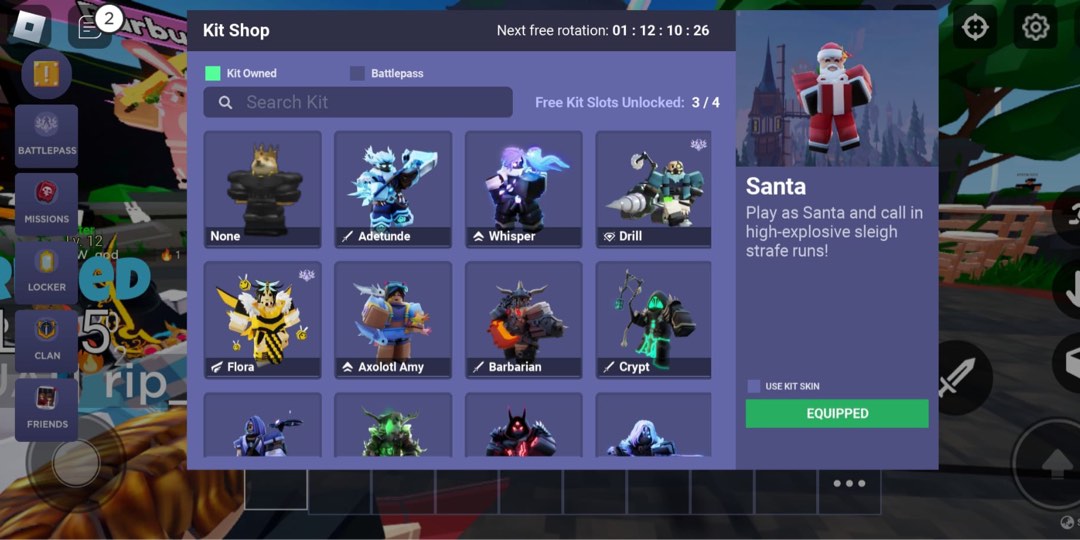Click the green Equipped button

(837, 414)
